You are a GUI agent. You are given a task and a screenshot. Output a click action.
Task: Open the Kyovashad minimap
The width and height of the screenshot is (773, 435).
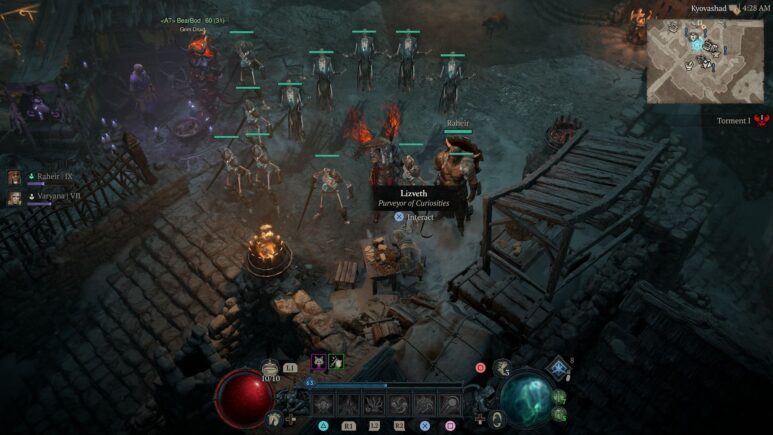pos(704,60)
